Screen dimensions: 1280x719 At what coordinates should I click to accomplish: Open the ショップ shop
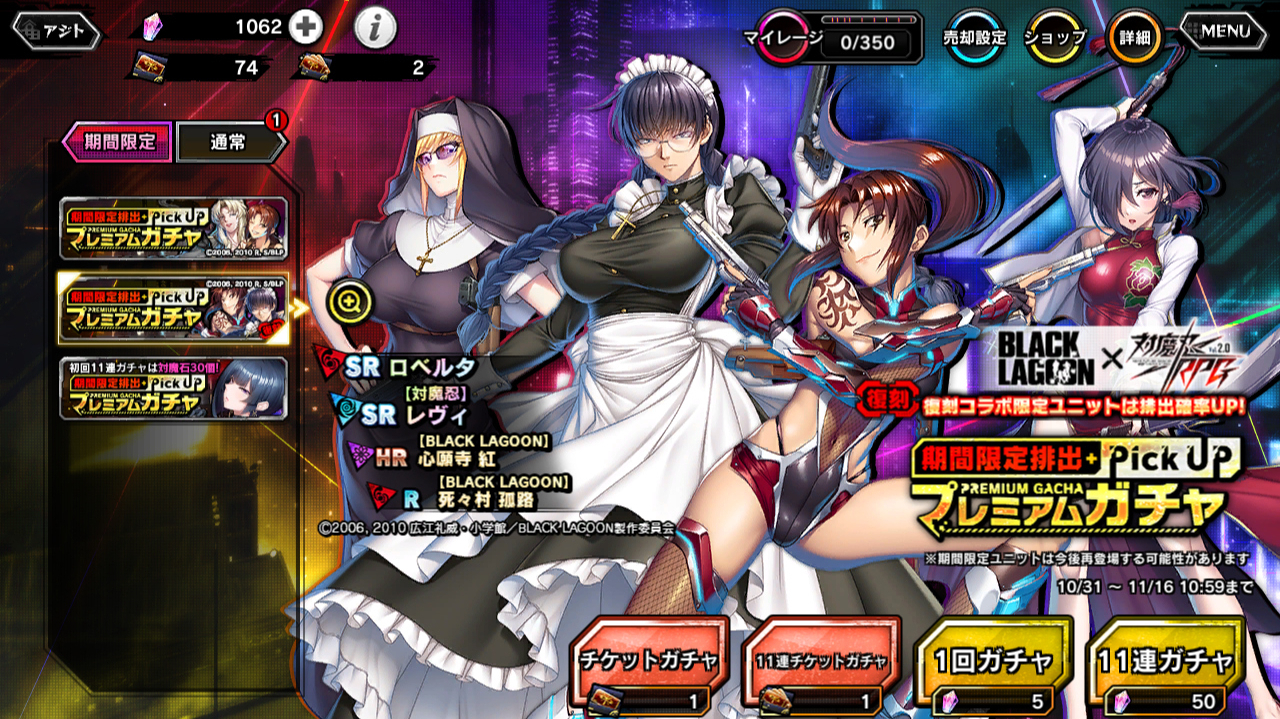[1056, 38]
